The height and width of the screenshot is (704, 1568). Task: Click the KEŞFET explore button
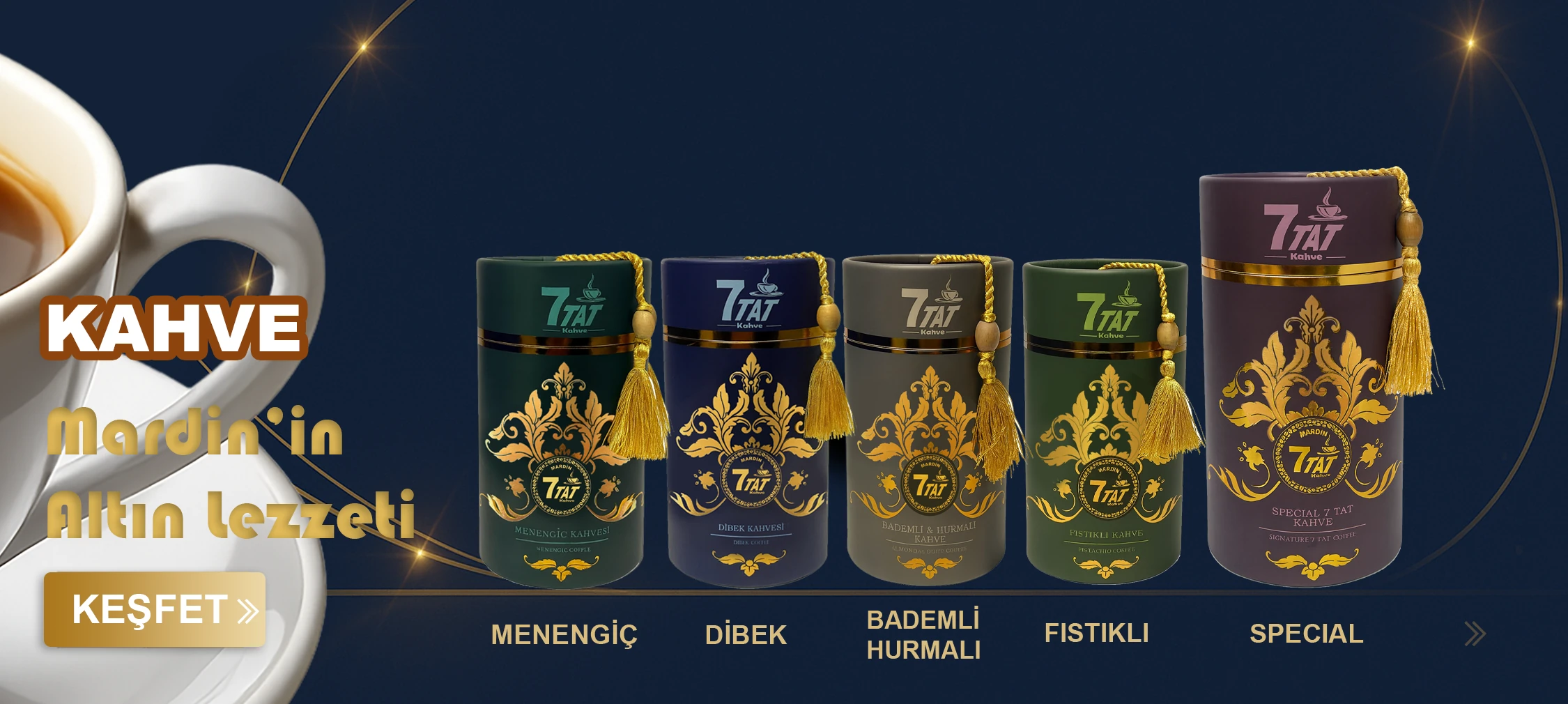pyautogui.click(x=155, y=610)
